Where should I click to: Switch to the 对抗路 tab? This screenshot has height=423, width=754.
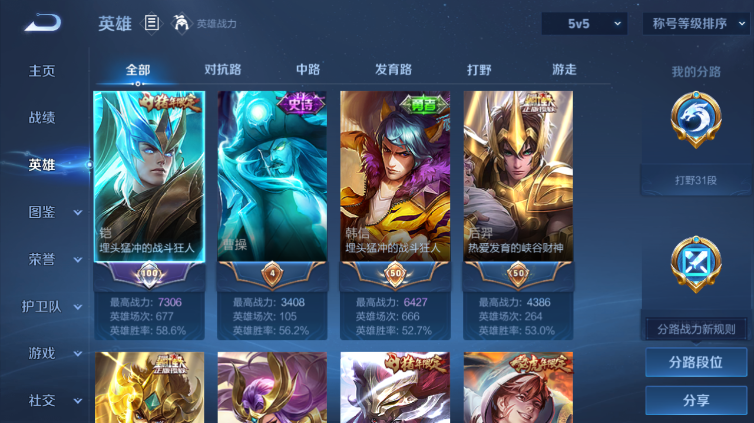coord(222,70)
